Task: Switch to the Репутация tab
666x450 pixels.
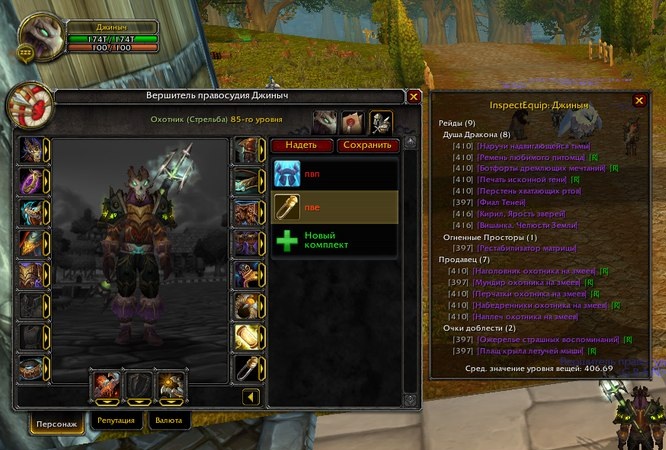Action: pyautogui.click(x=116, y=423)
